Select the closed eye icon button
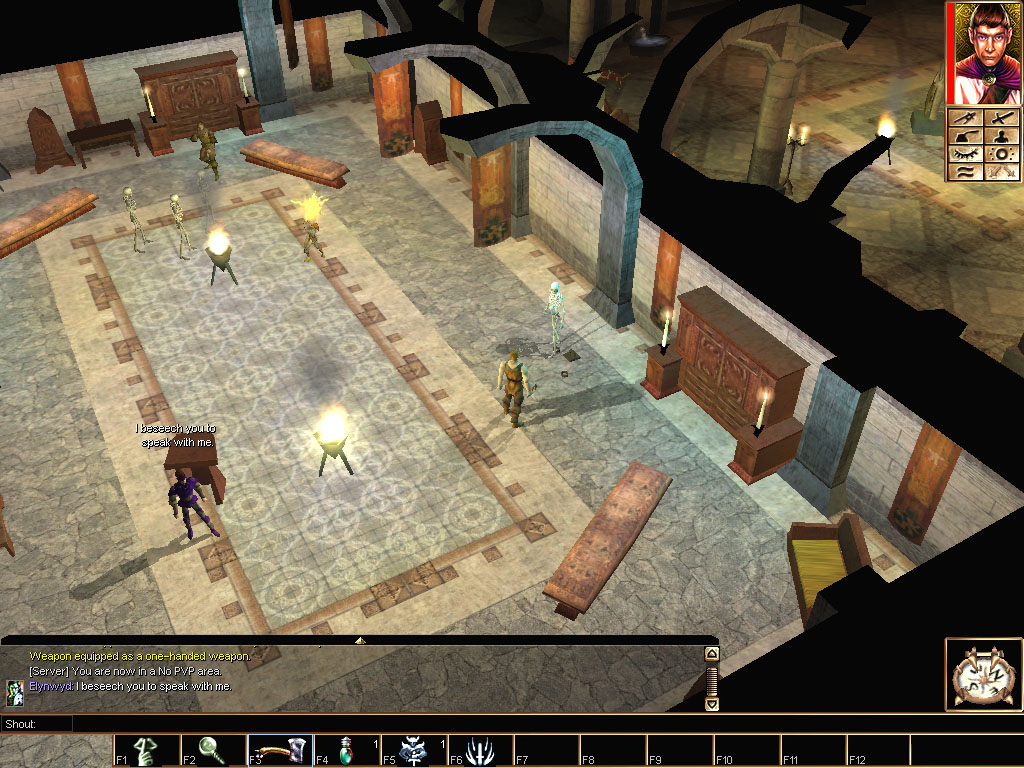Viewport: 1024px width, 768px height. (x=963, y=155)
